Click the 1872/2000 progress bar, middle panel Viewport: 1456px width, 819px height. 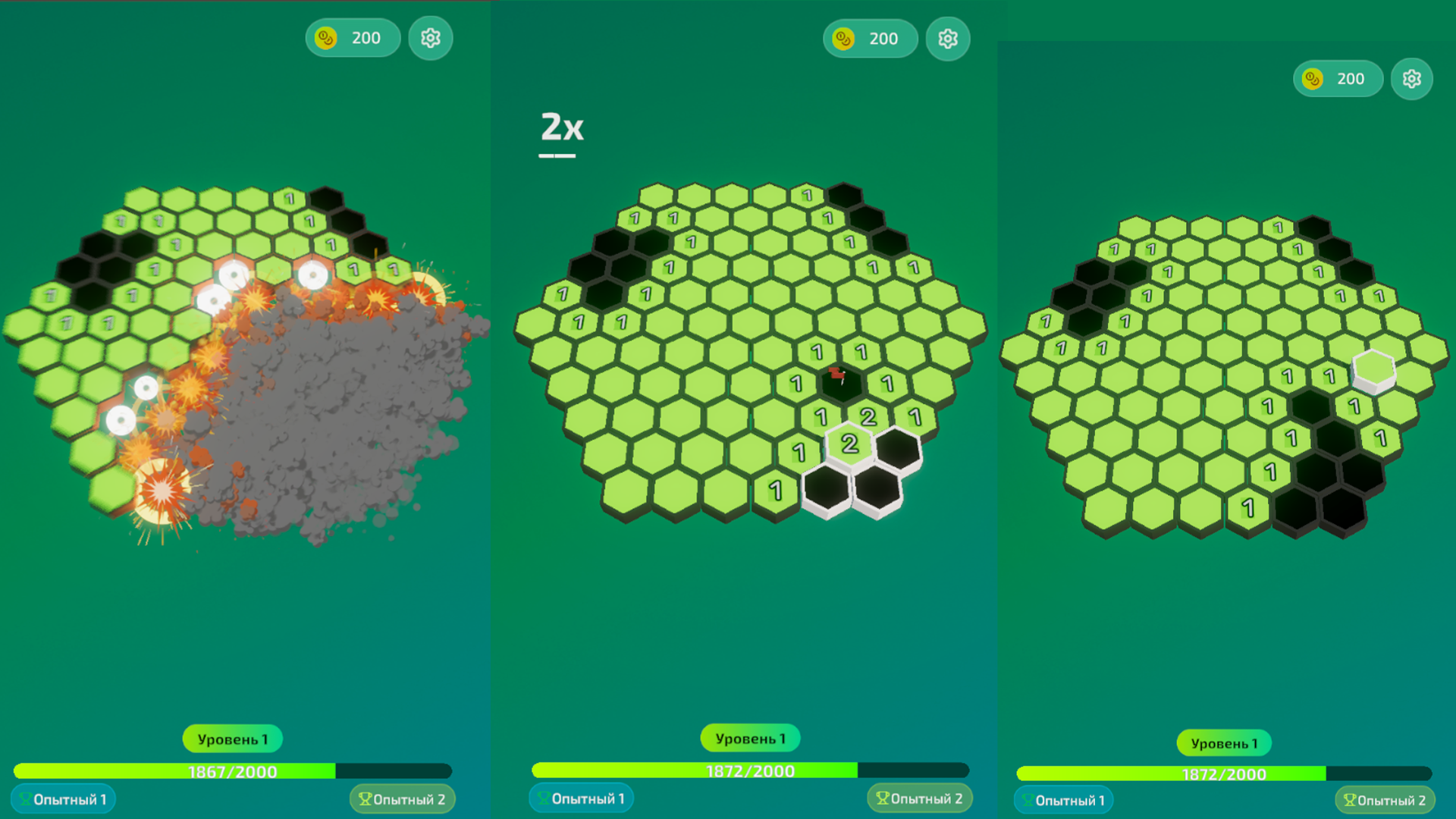coord(749,770)
